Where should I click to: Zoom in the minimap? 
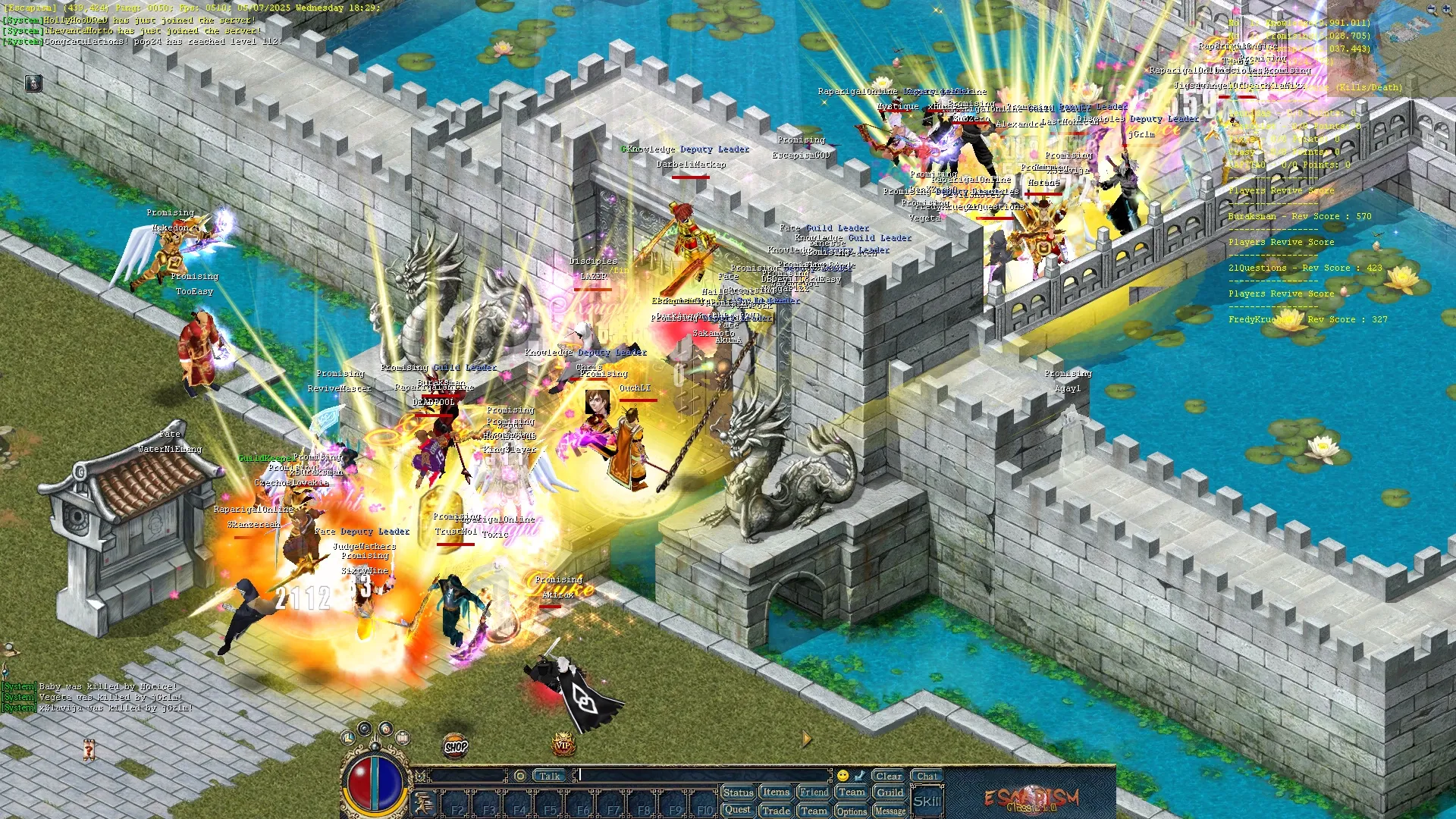[x=1446, y=10]
